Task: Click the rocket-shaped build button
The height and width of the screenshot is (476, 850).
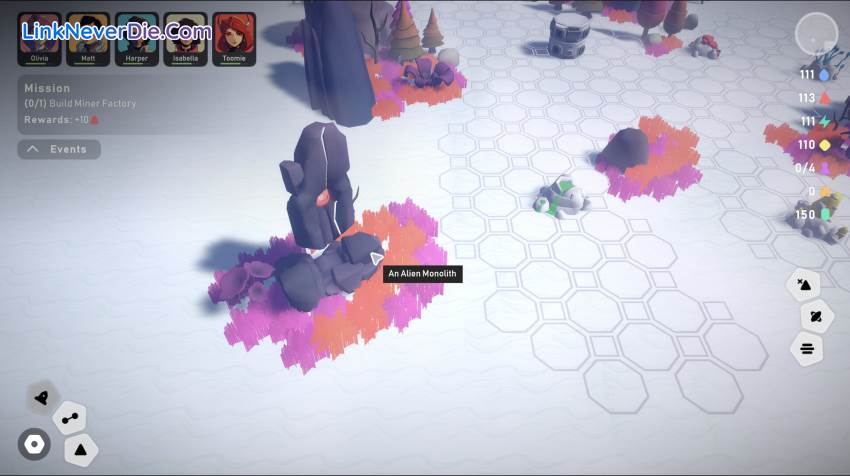Action: (41, 397)
